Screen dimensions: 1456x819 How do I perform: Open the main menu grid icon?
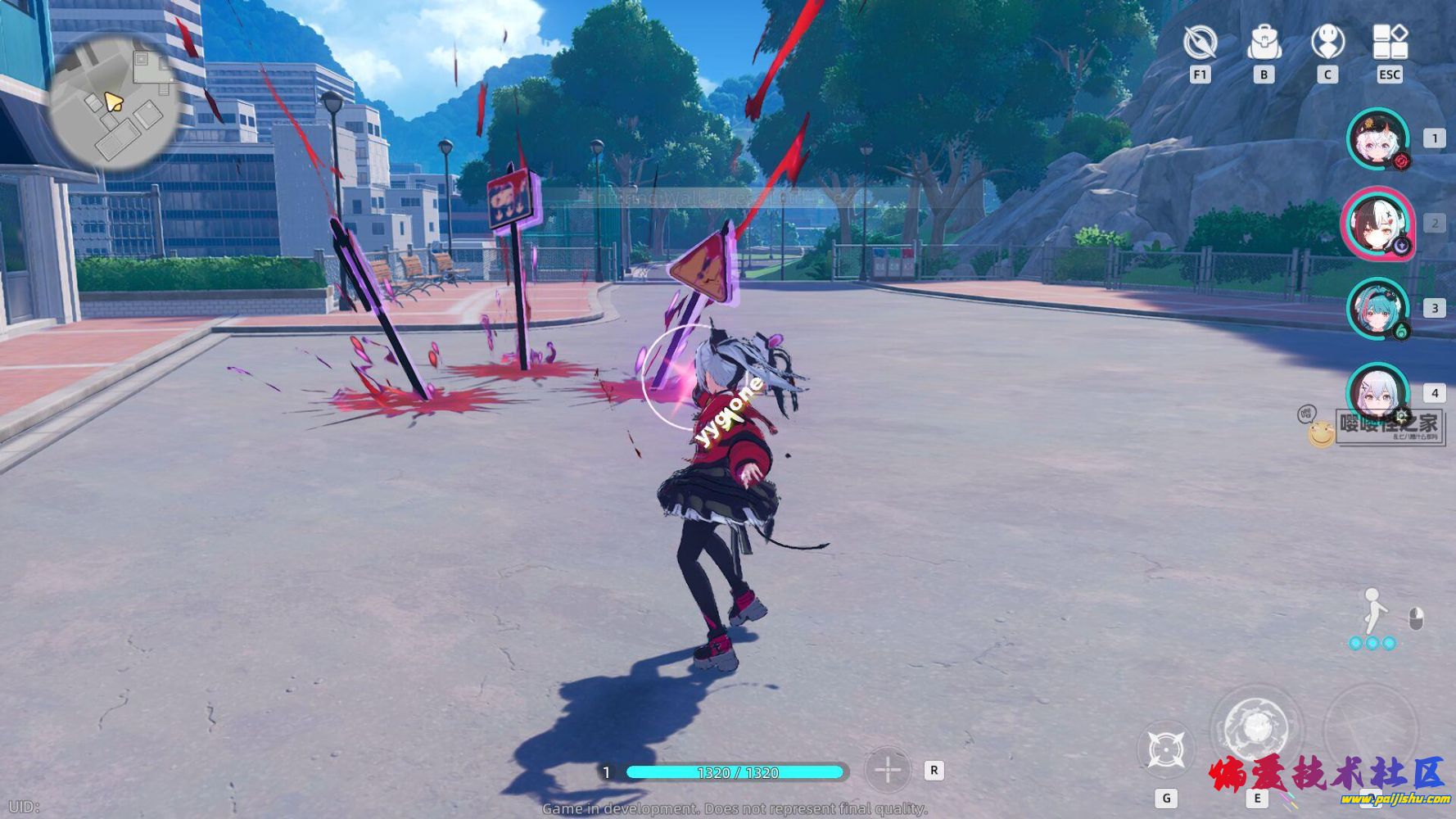1390,42
